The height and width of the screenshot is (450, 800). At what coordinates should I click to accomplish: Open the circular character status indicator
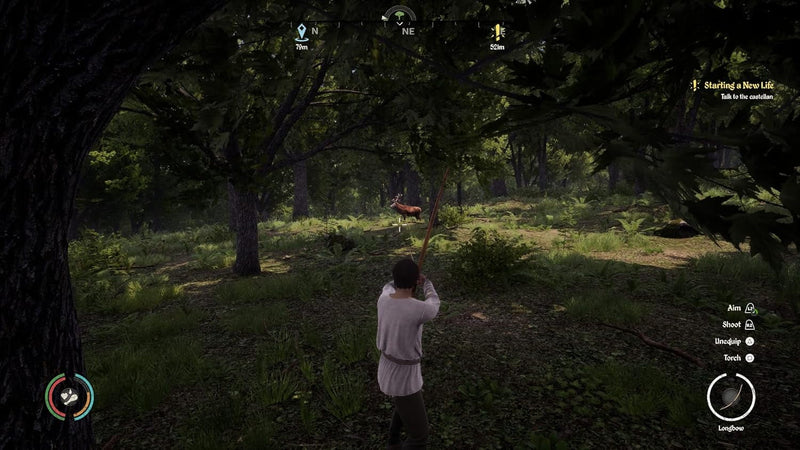point(69,397)
